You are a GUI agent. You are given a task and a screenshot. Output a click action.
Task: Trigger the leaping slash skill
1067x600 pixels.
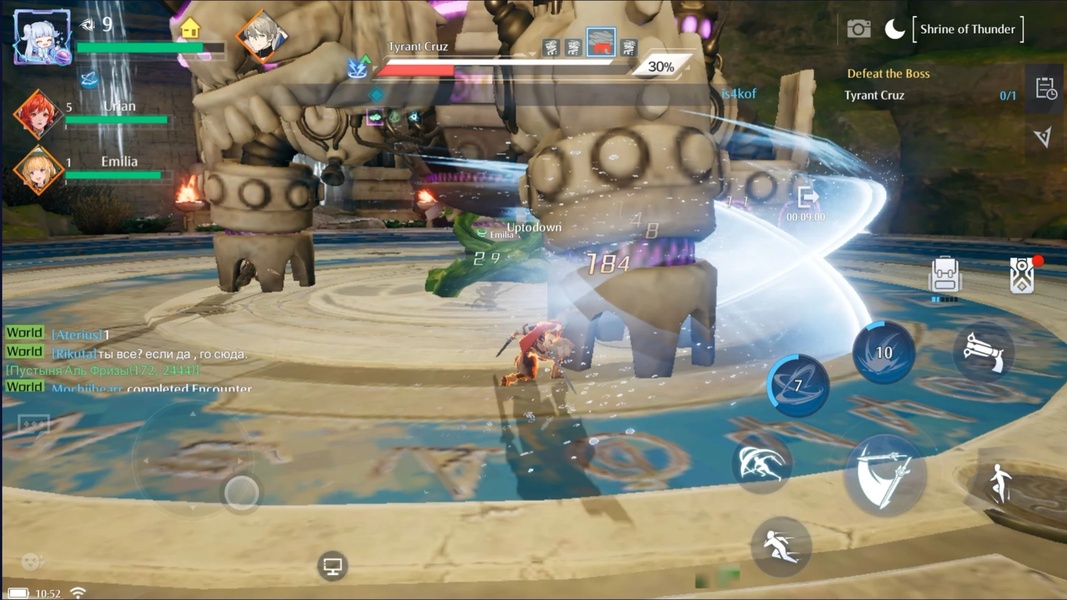pos(761,463)
